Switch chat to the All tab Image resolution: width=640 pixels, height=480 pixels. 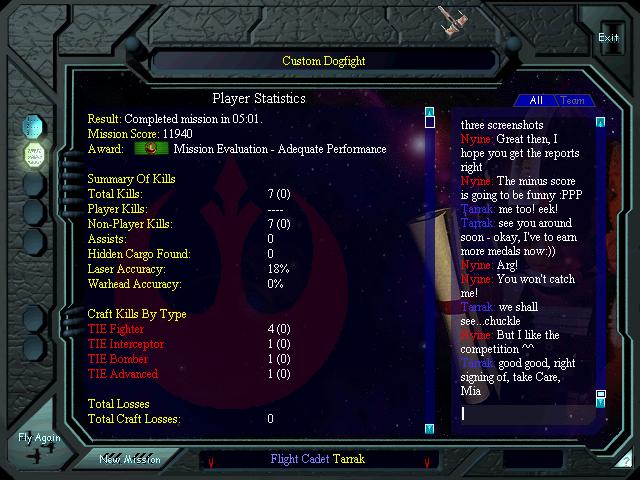pos(536,100)
